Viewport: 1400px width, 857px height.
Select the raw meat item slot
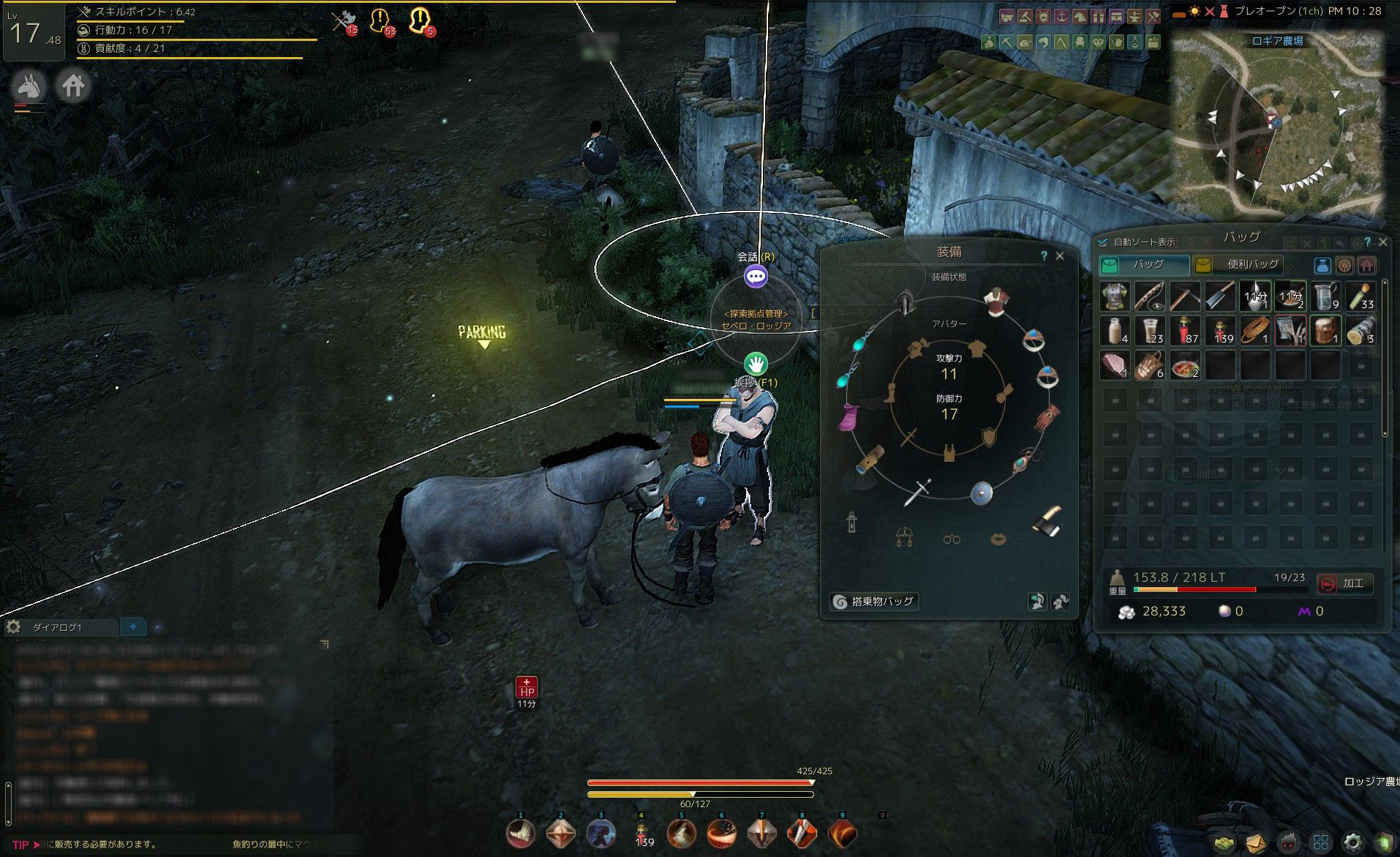pos(1115,366)
